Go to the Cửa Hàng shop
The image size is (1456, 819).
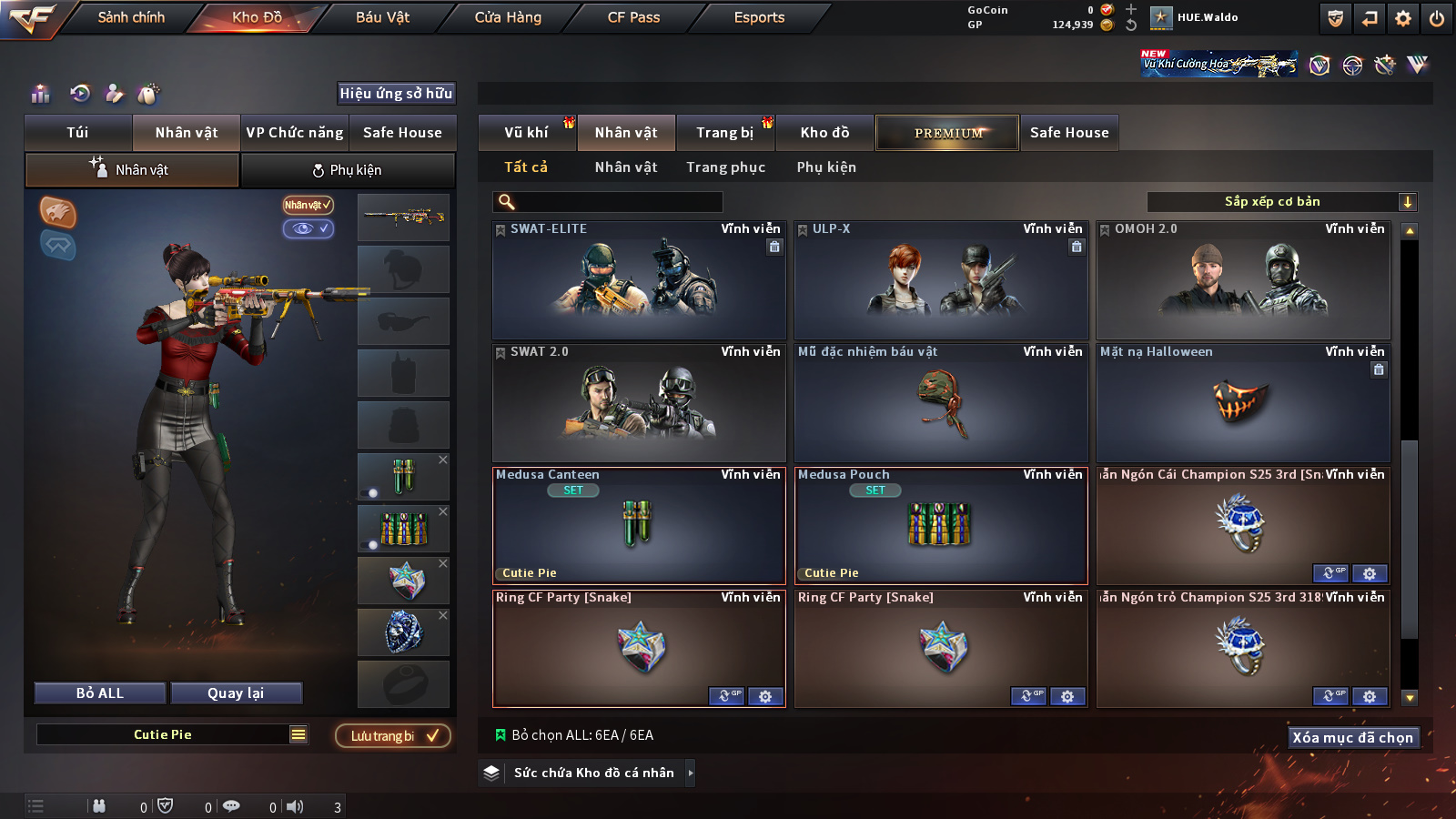tap(508, 17)
